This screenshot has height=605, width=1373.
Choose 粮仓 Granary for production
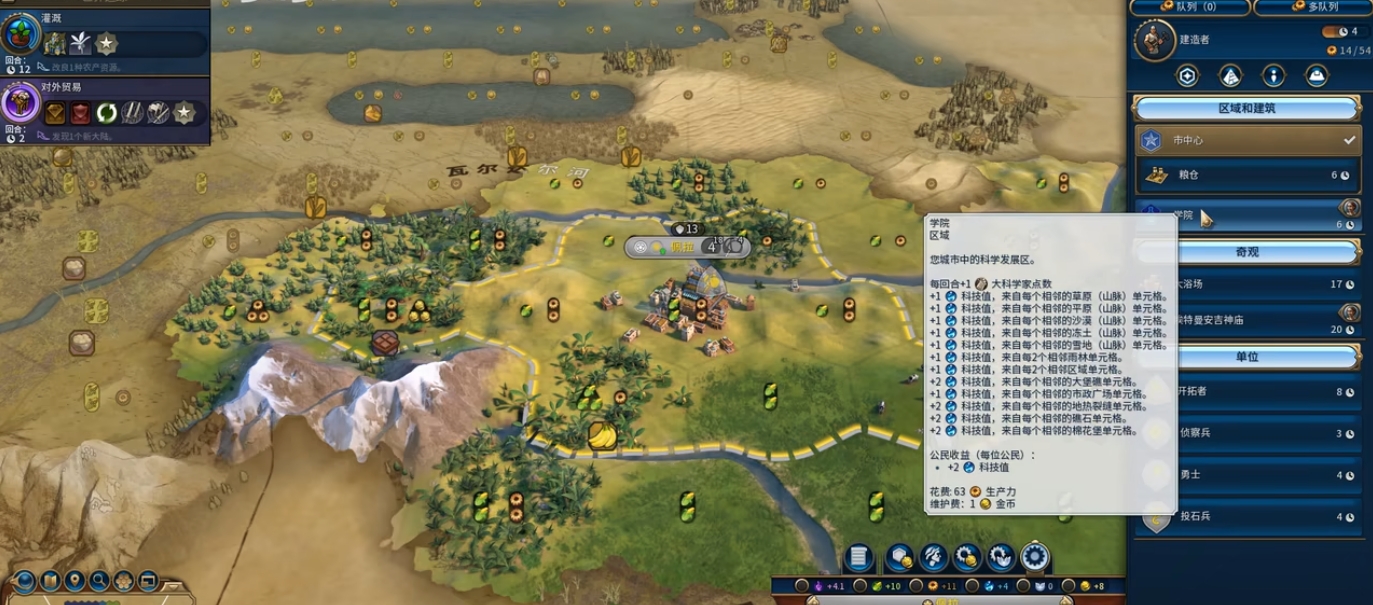[x=1247, y=176]
